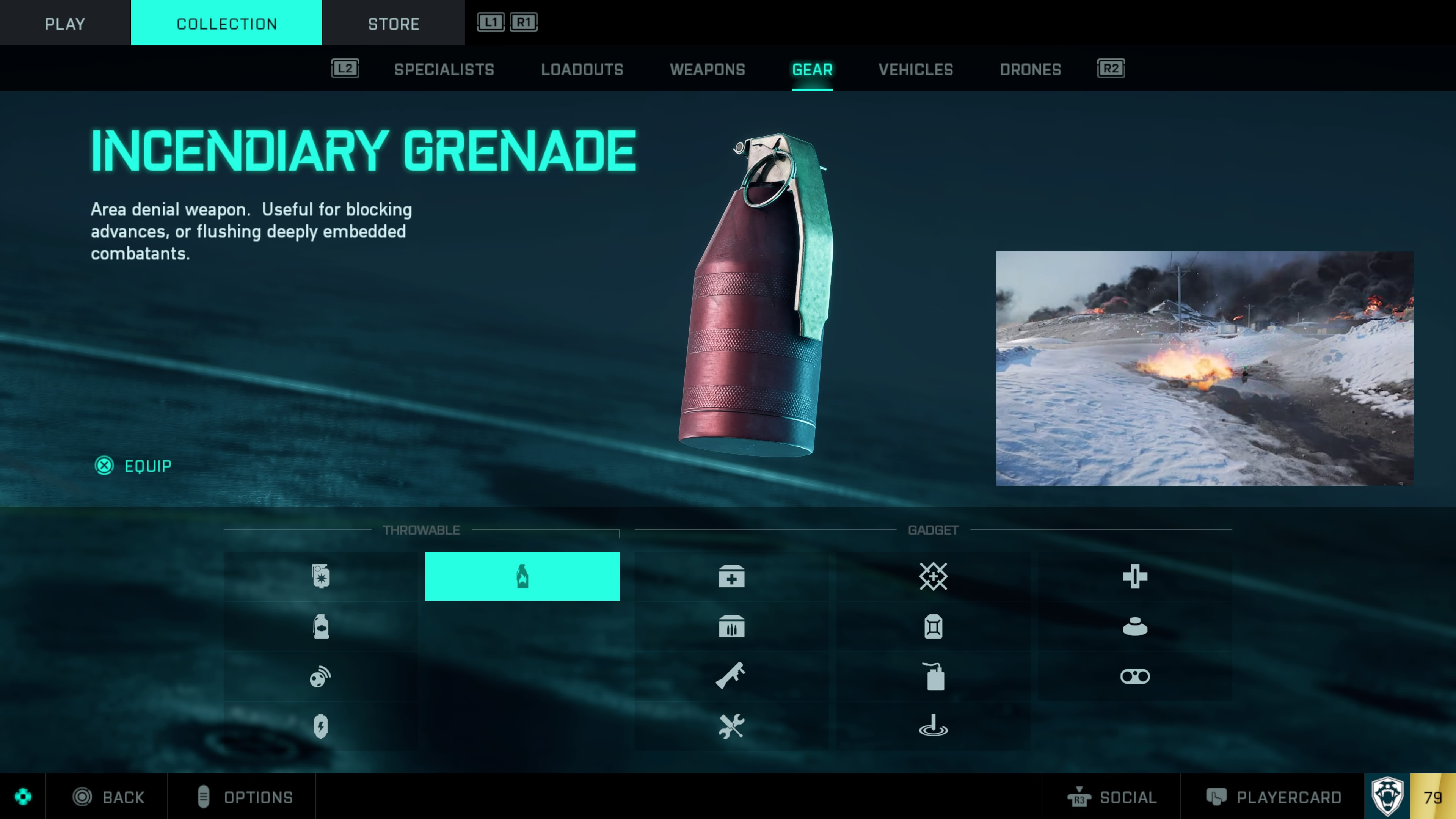
Task: Select the repair tool gadget
Action: pos(731,726)
